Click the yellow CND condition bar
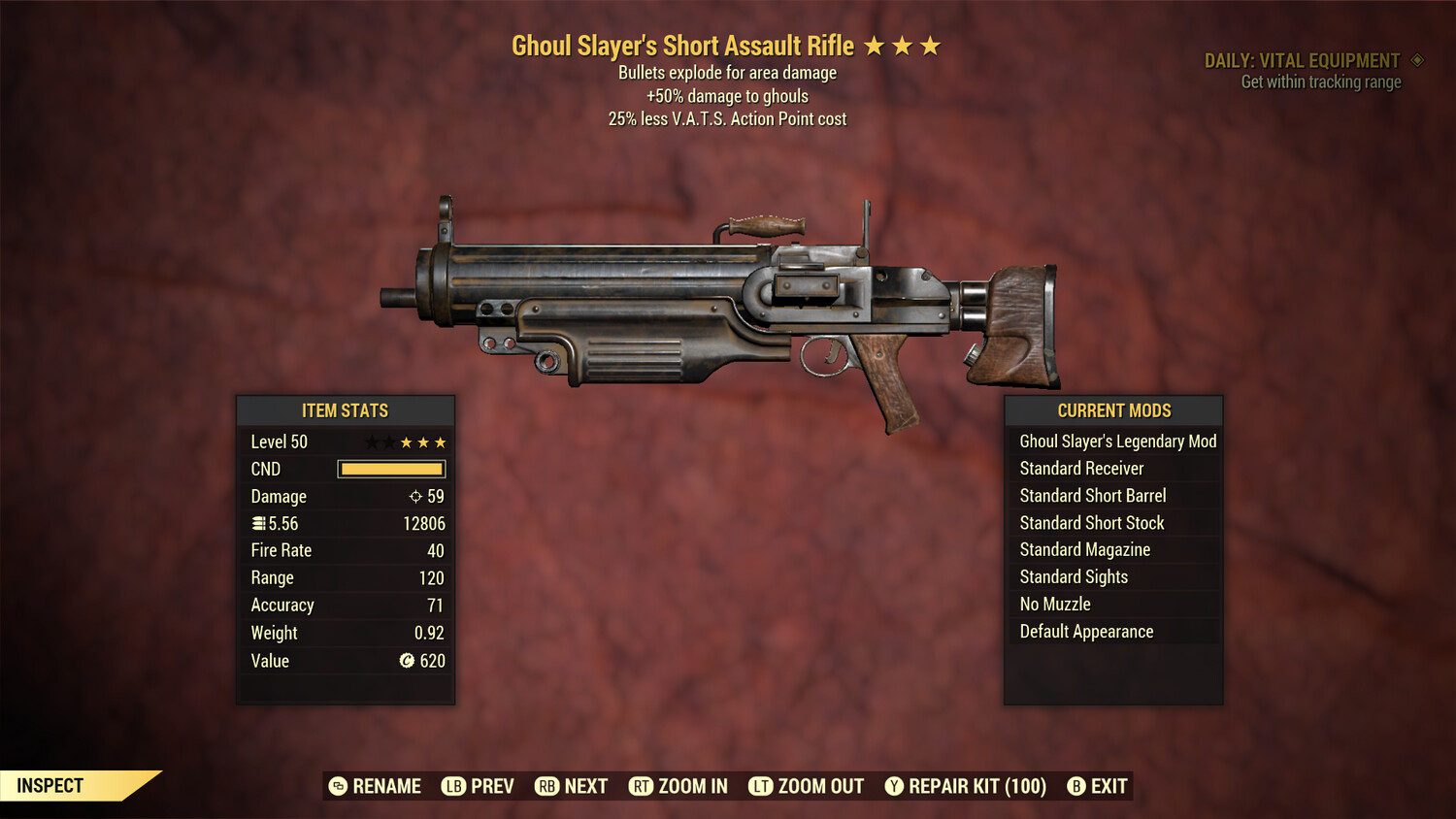Image resolution: width=1456 pixels, height=819 pixels. tap(391, 469)
